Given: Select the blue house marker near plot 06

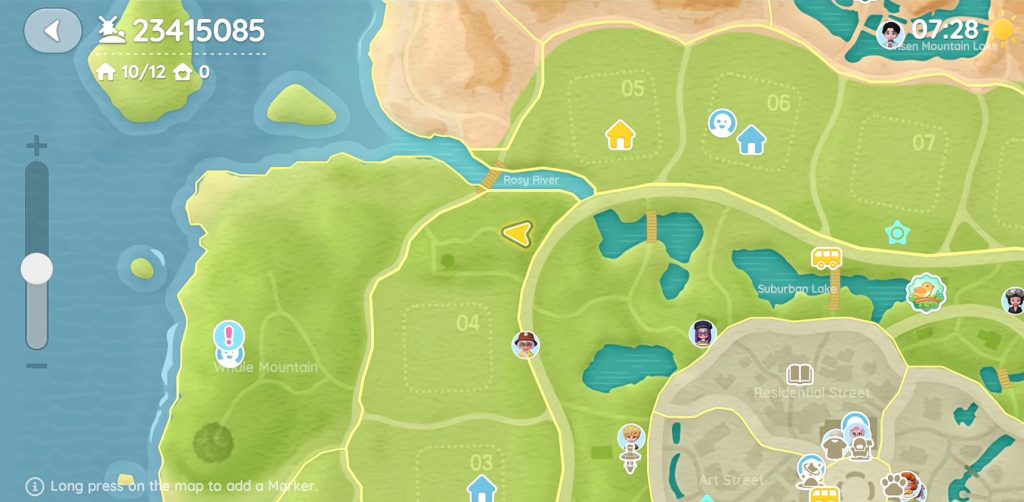Looking at the screenshot, I should (x=751, y=140).
